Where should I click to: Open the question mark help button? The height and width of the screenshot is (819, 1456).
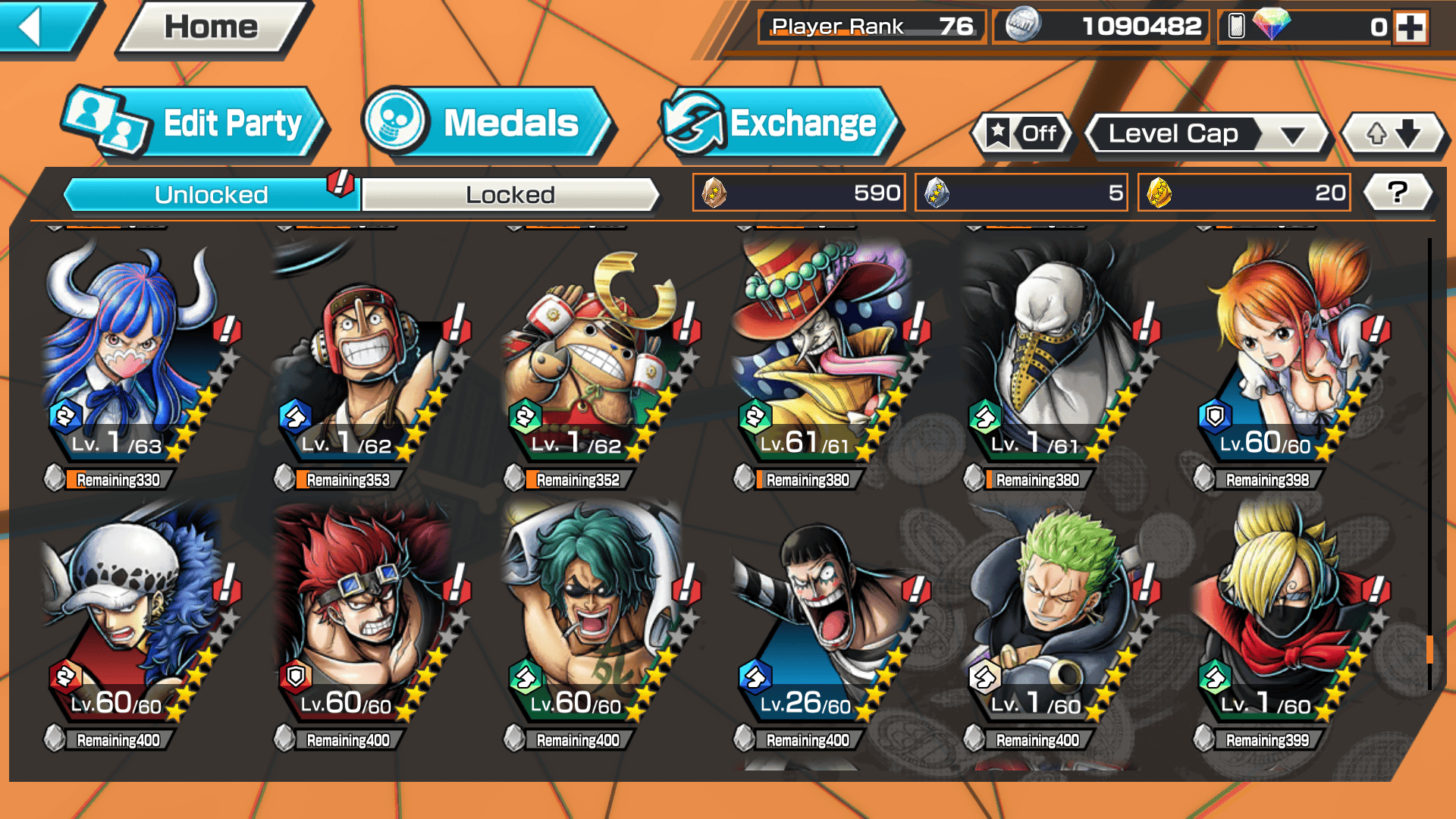coord(1398,193)
